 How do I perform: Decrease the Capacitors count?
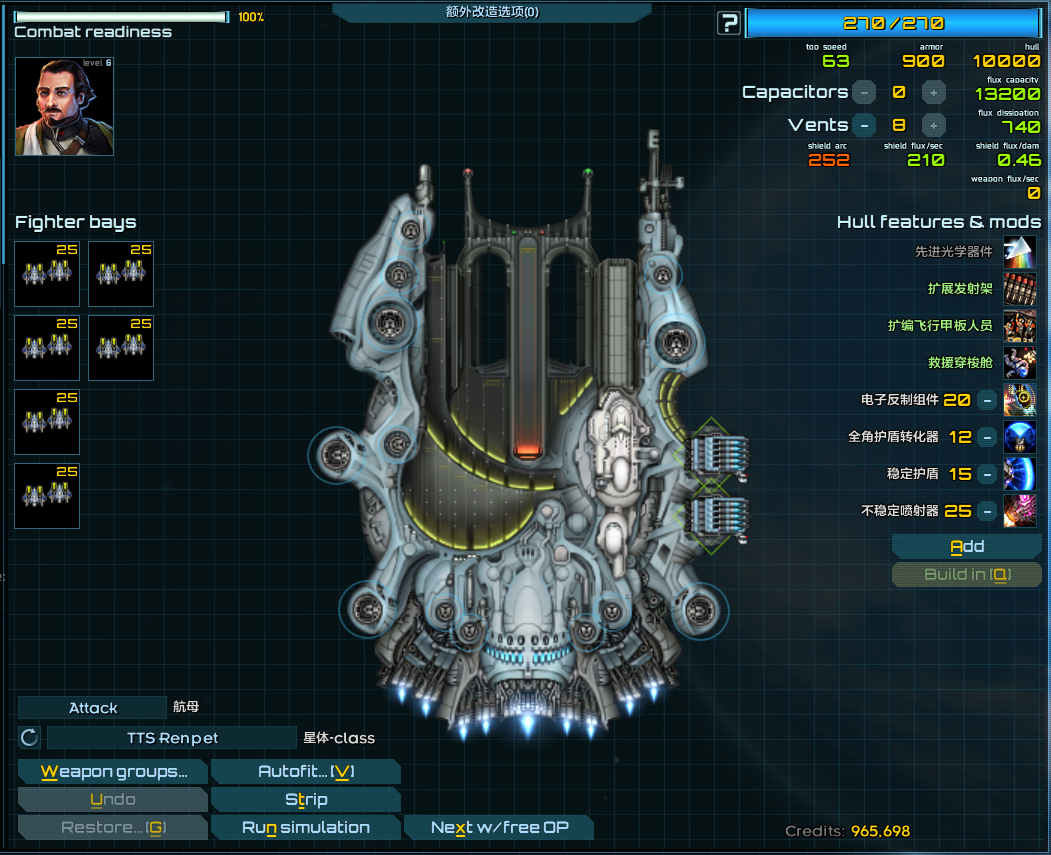(x=864, y=92)
